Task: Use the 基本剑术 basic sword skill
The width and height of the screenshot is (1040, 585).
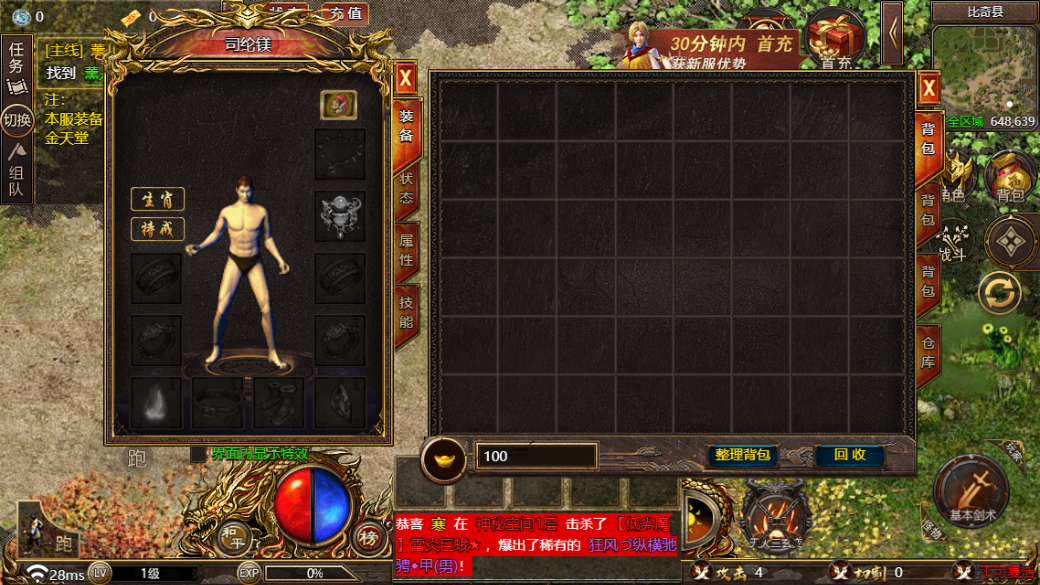Action: click(x=972, y=490)
